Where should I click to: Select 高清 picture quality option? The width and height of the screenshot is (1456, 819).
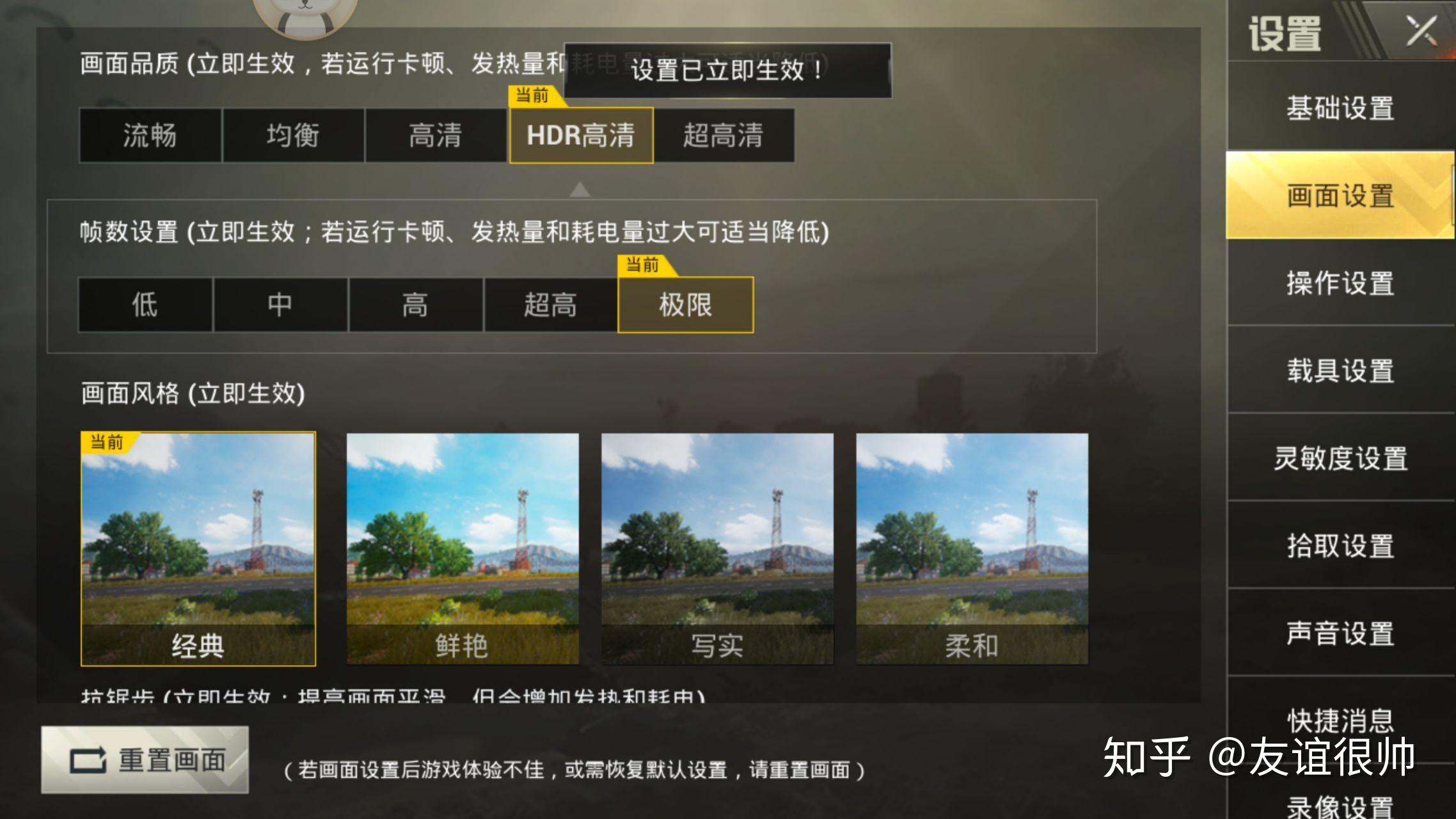436,135
